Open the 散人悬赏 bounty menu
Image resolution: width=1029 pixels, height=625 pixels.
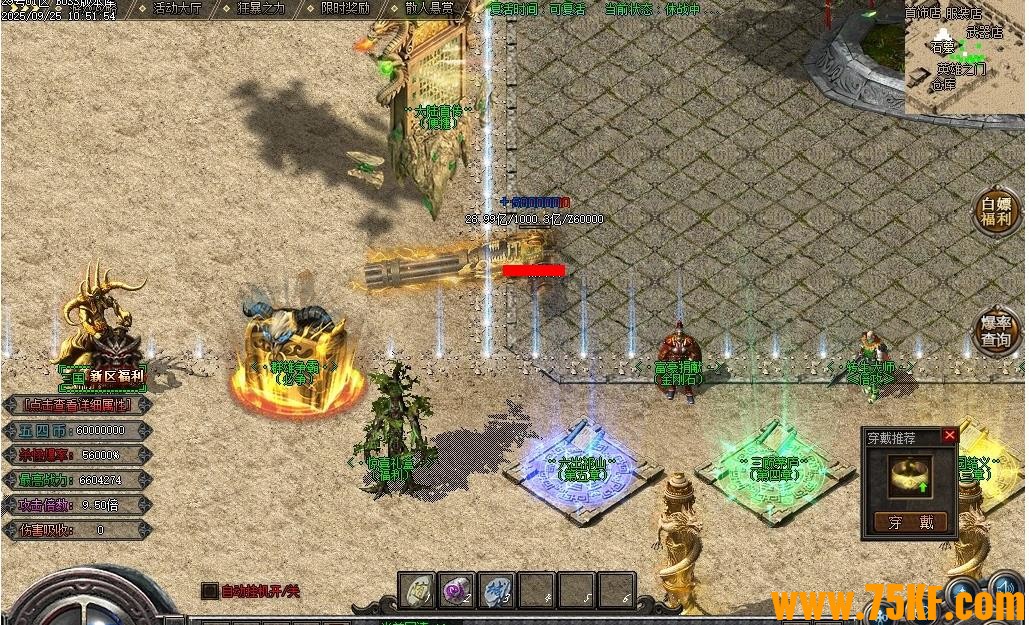(x=430, y=8)
